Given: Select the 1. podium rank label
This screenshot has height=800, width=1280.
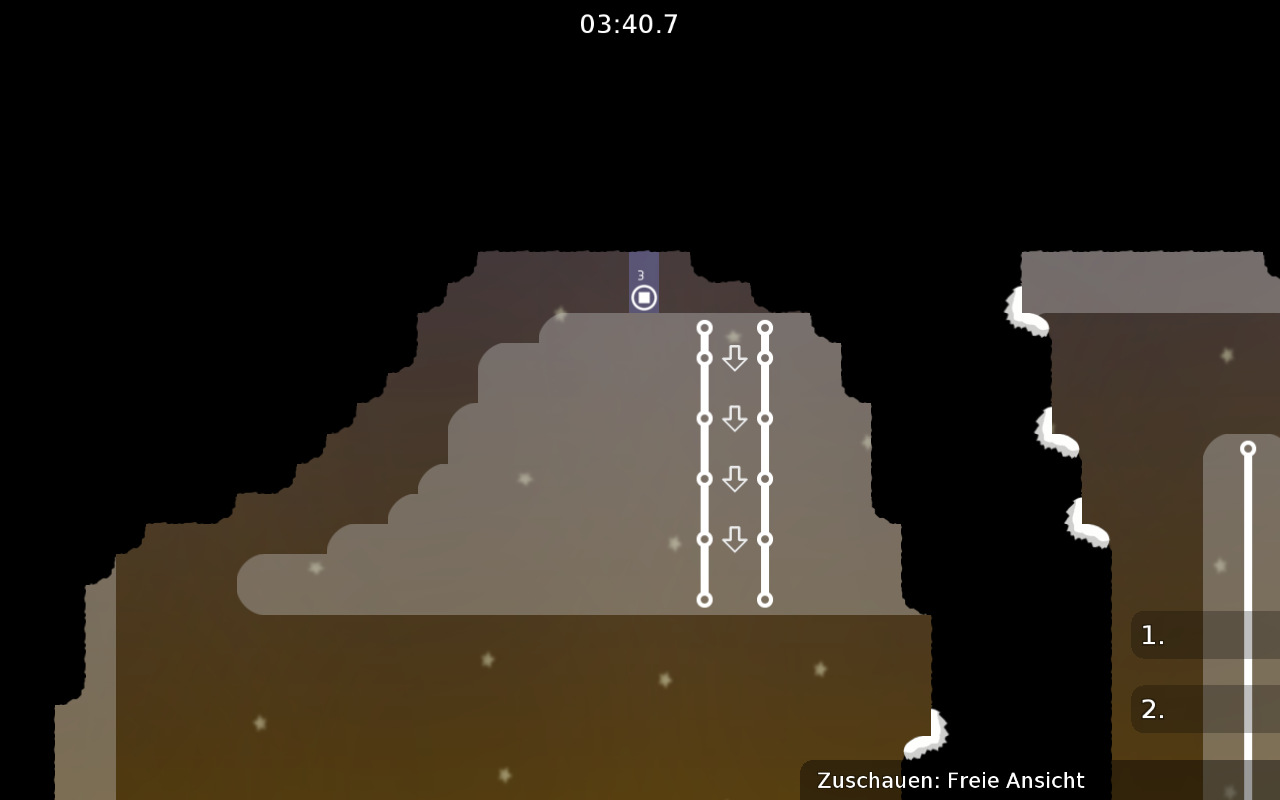Looking at the screenshot, I should 1152,633.
